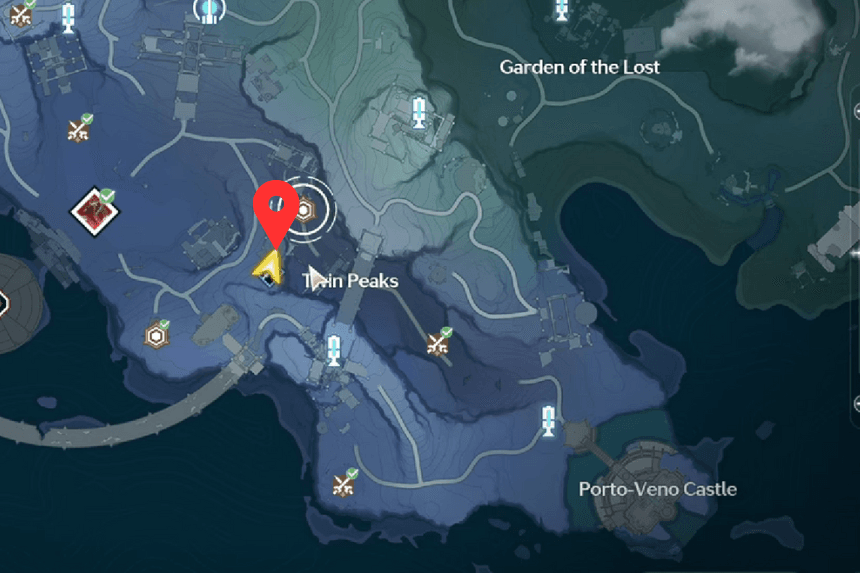Viewport: 860px width, 573px height.
Task: Click the red location pin marker
Action: click(273, 207)
